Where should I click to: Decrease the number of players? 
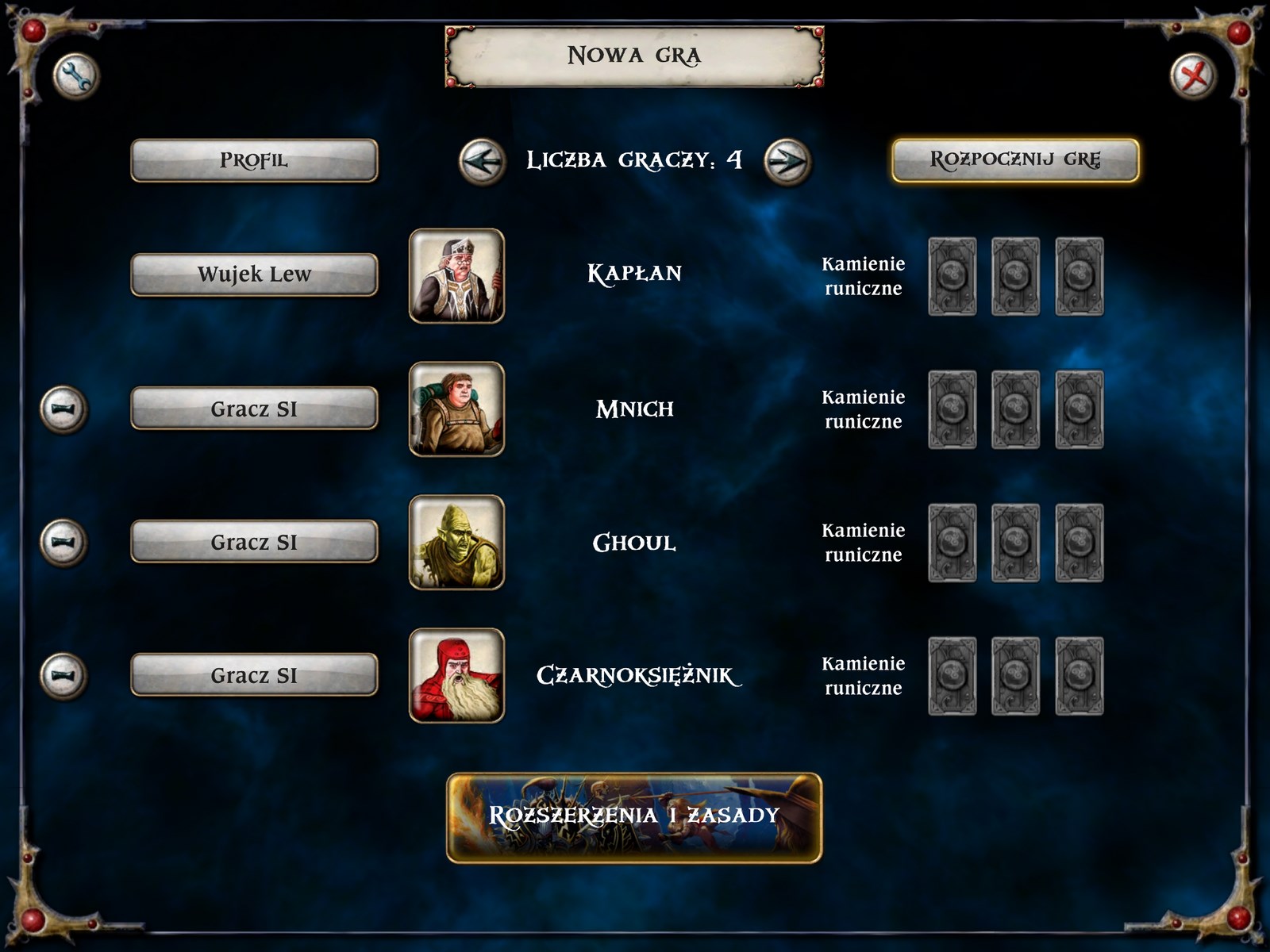482,162
